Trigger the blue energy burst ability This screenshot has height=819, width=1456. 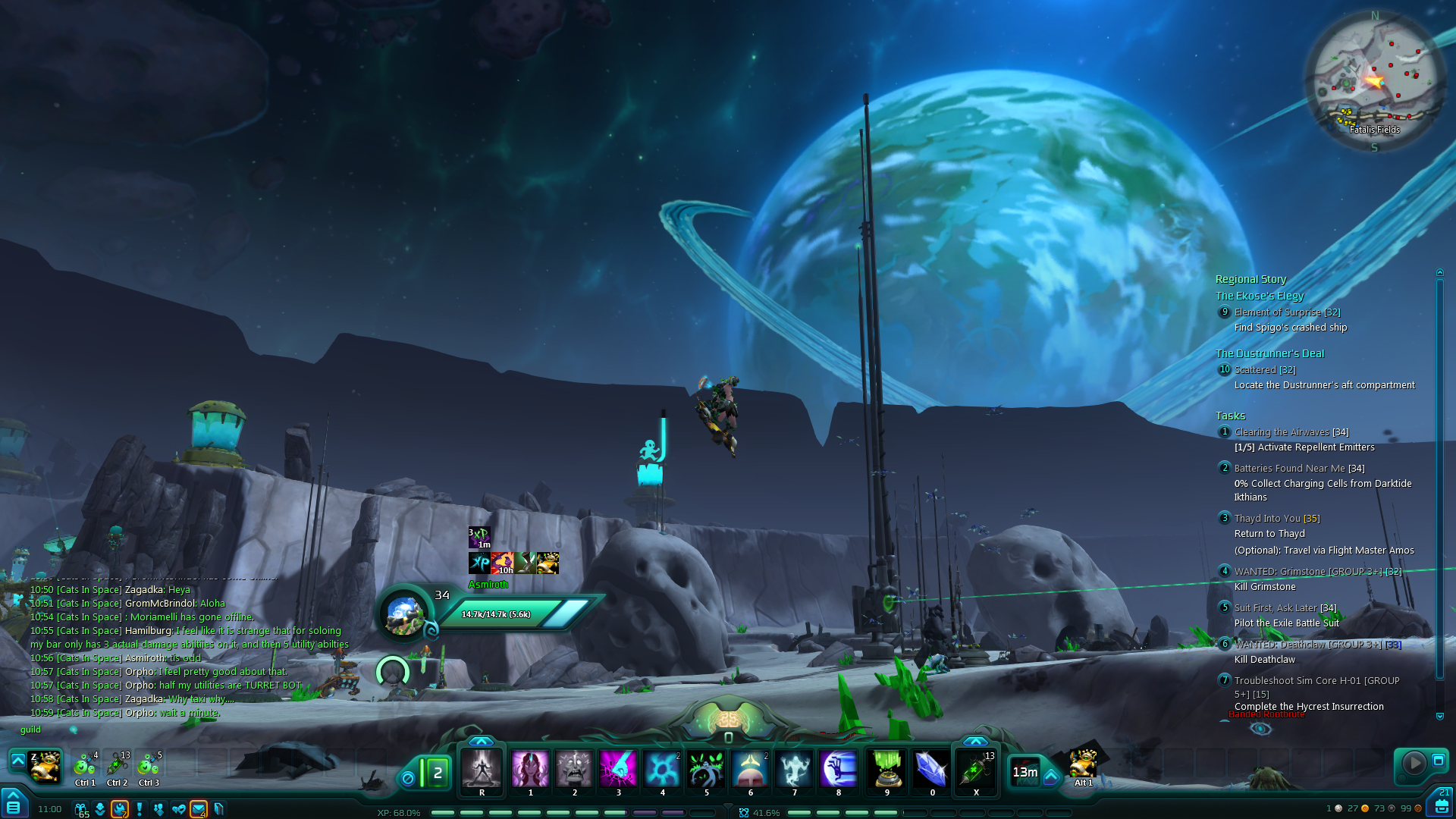pyautogui.click(x=662, y=769)
